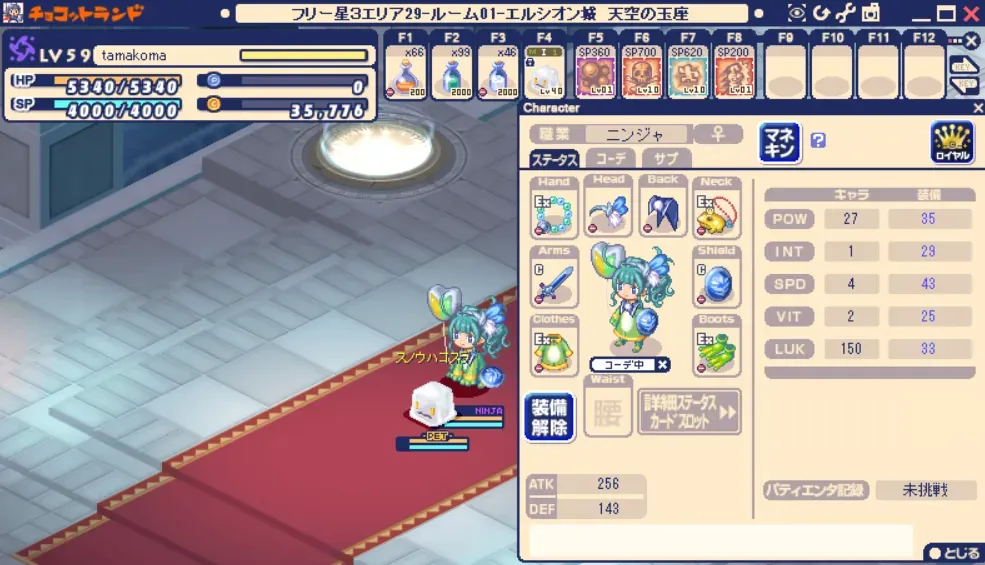
Task: Close the Character panel with とじる
Action: (951, 552)
